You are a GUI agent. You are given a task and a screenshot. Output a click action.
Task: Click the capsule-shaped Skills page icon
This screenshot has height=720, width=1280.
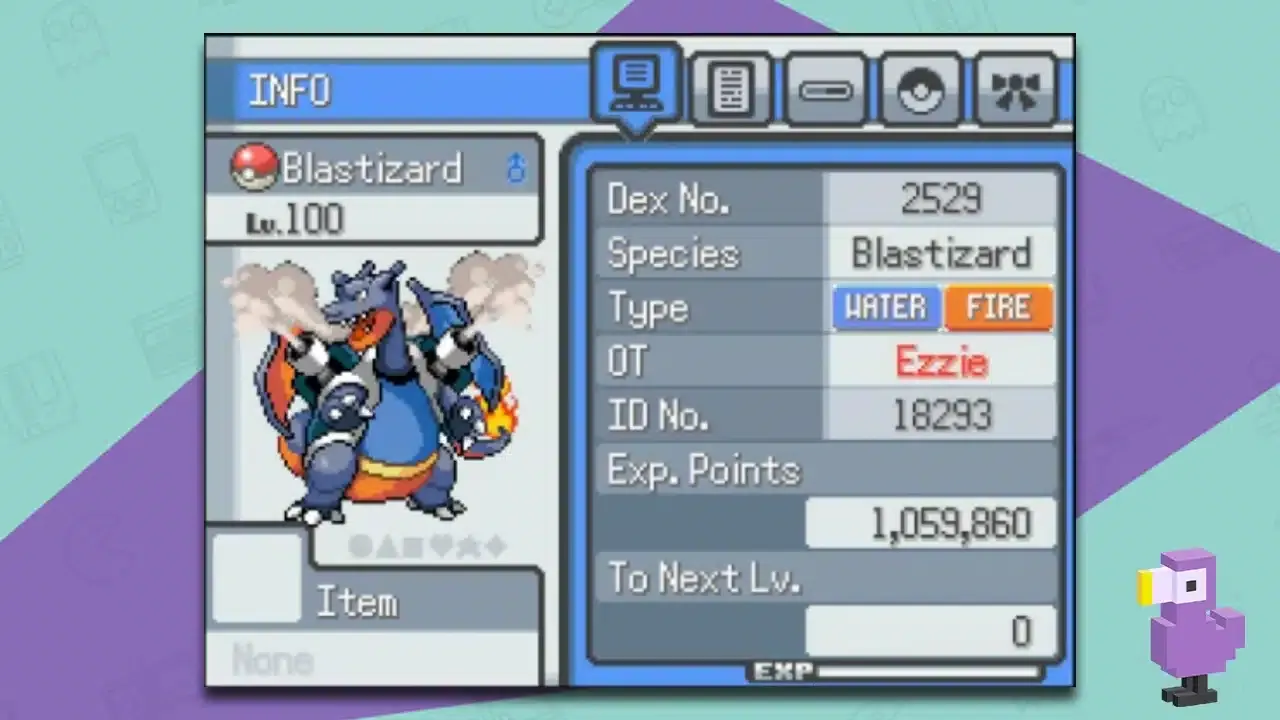[x=826, y=89]
